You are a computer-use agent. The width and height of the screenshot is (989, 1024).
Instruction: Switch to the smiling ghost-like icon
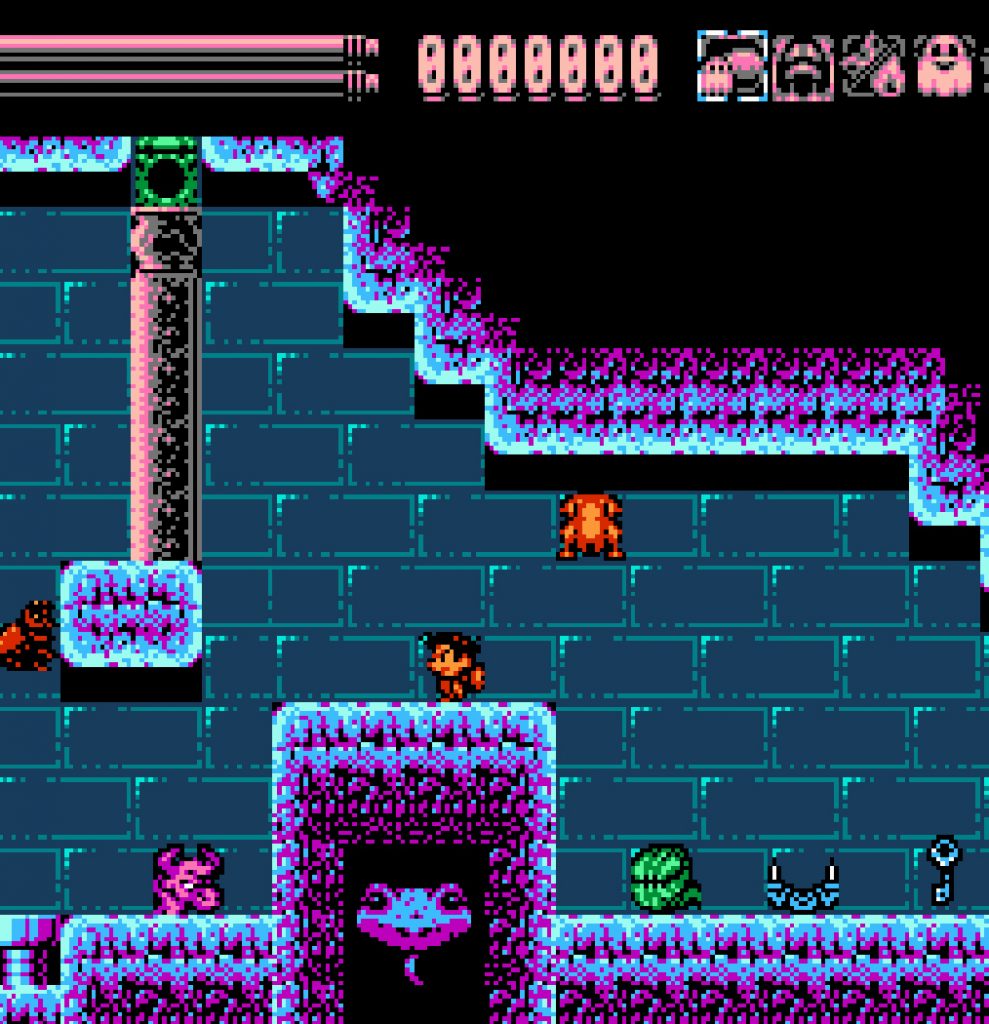pyautogui.click(x=943, y=67)
